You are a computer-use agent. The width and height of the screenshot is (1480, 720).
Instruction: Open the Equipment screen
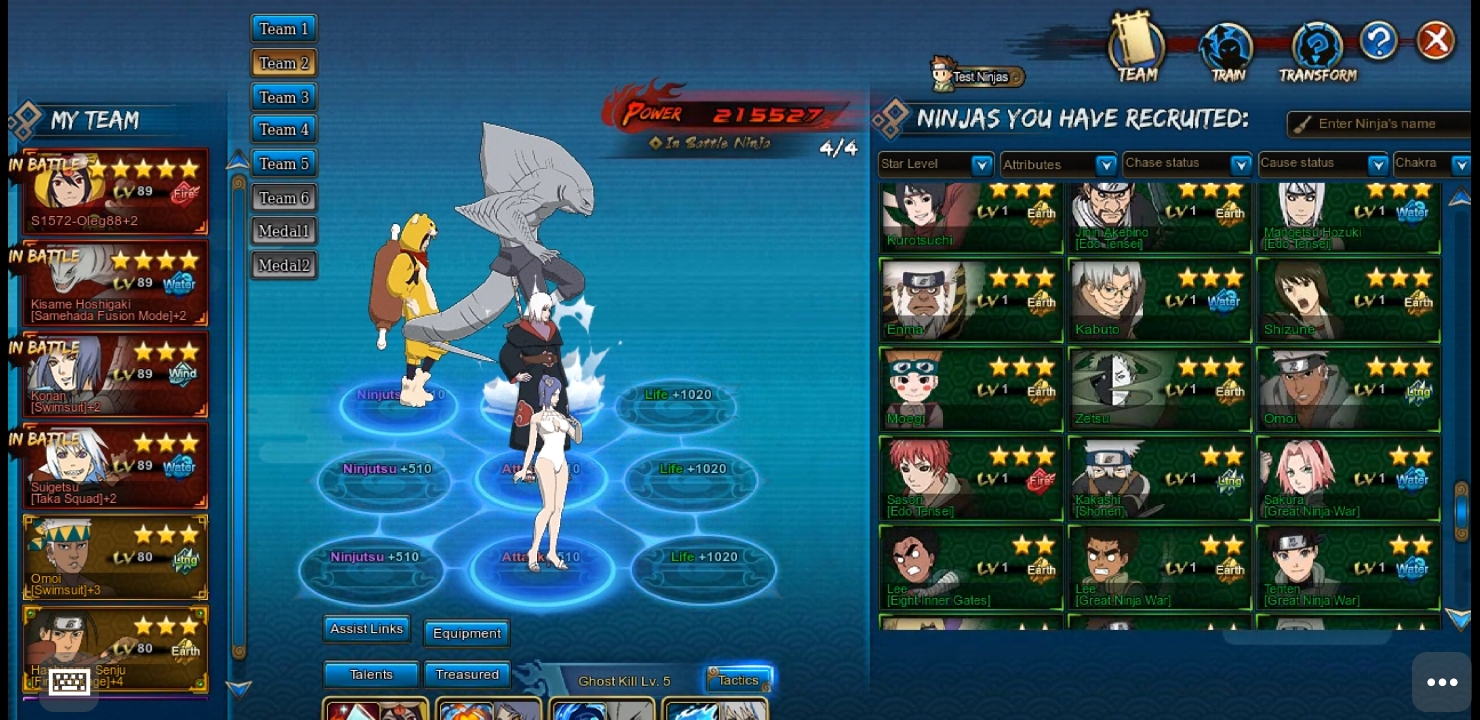point(467,633)
